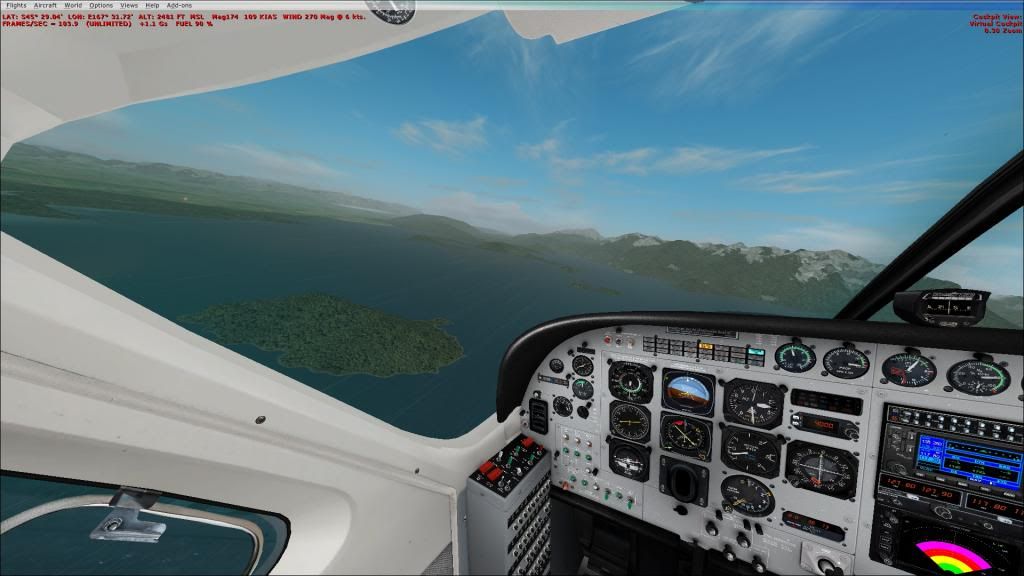Click the attitude indicator gauge
The height and width of the screenshot is (576, 1024).
click(x=687, y=389)
